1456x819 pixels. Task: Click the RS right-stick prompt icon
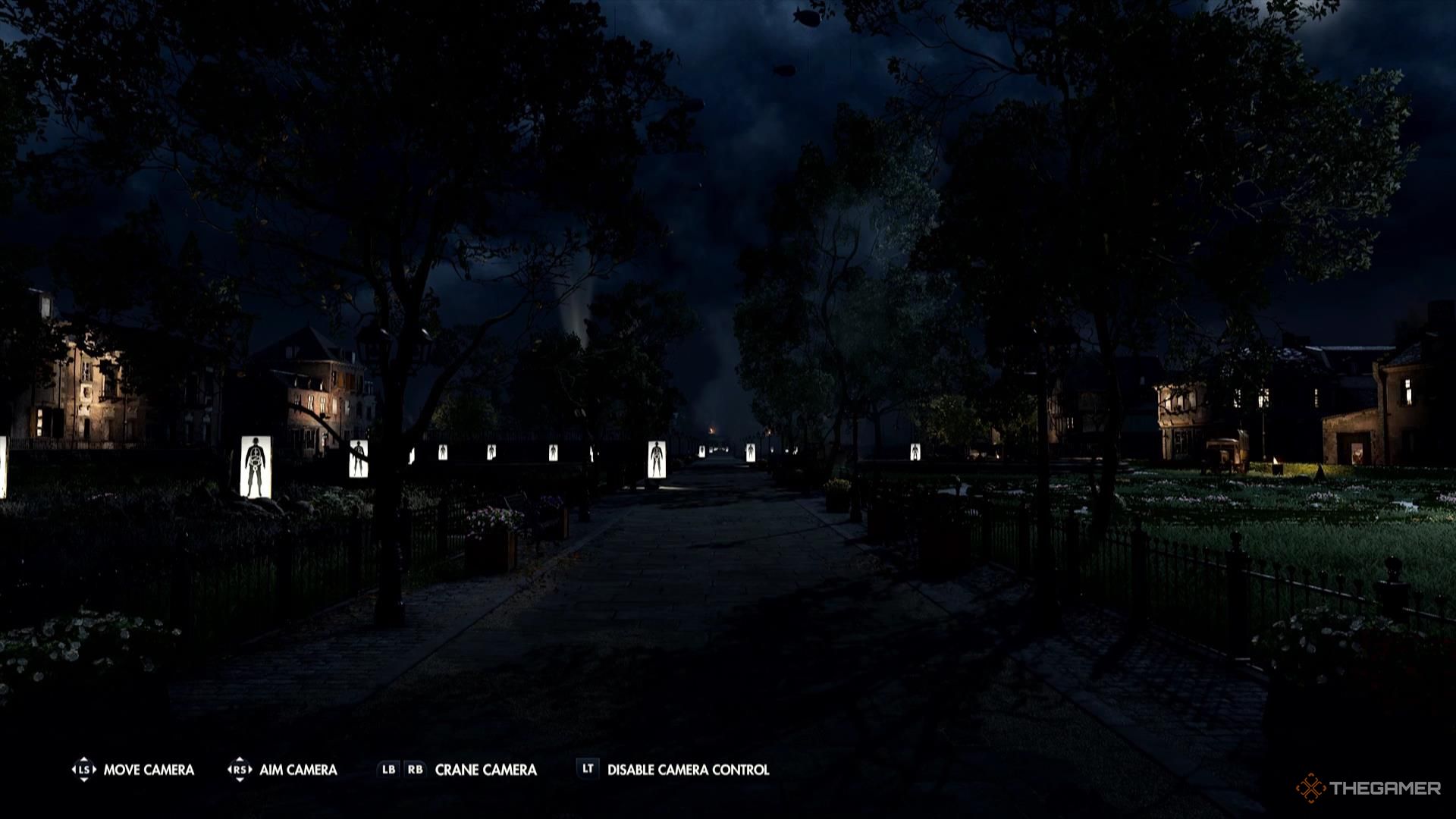pyautogui.click(x=241, y=769)
